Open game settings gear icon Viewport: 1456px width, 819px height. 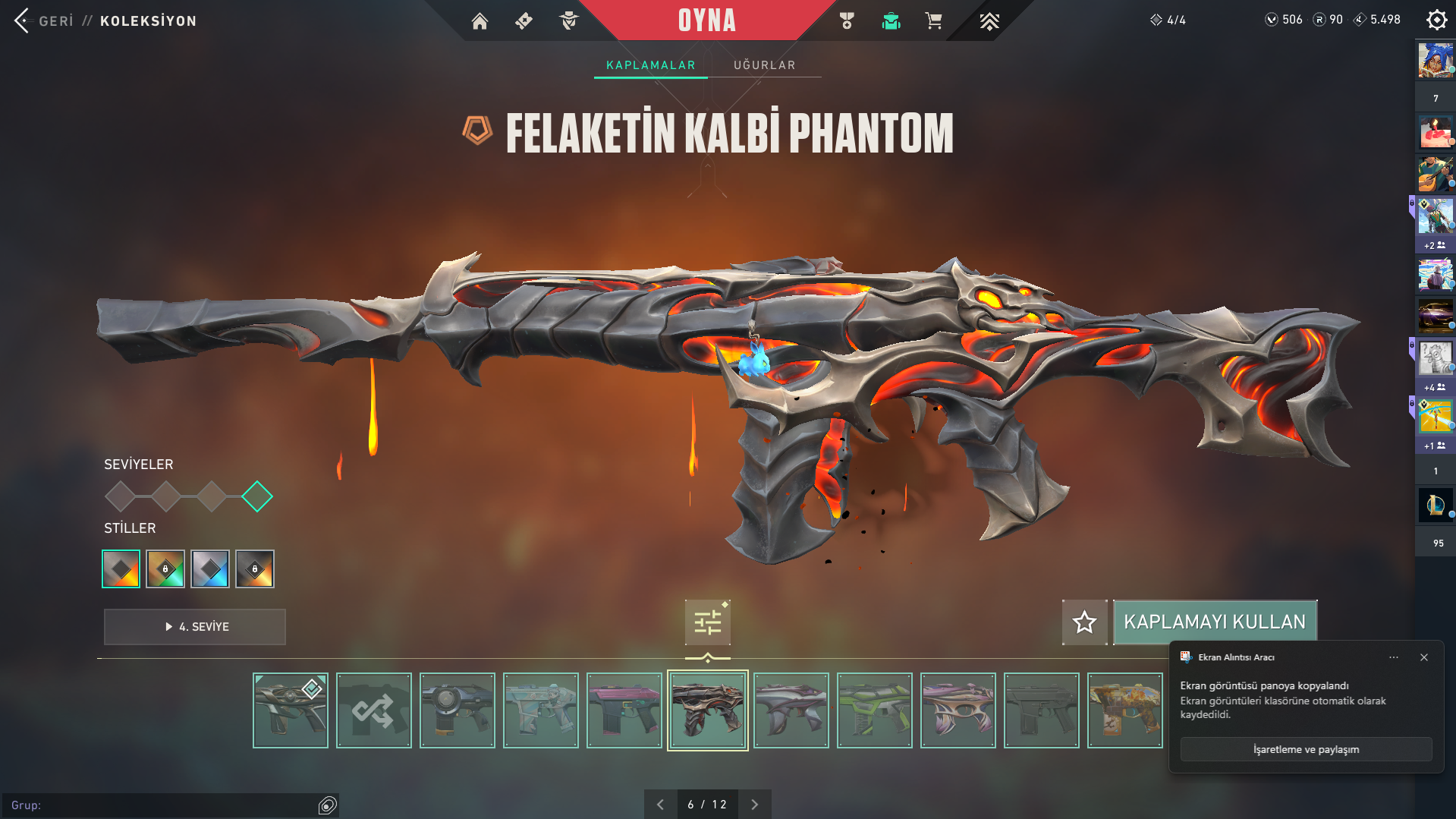coord(1436,20)
